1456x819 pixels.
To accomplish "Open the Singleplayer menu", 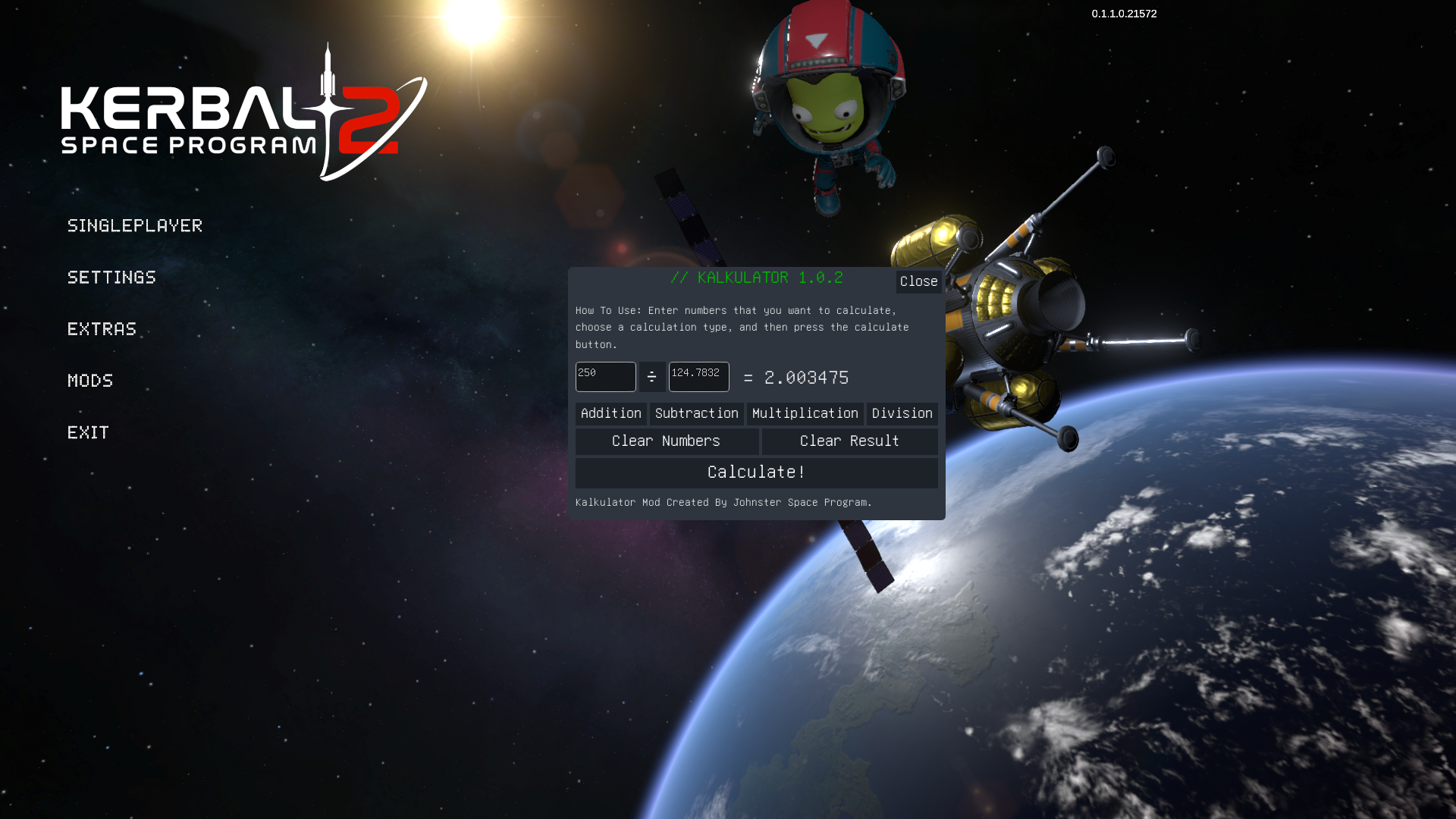I will (135, 225).
